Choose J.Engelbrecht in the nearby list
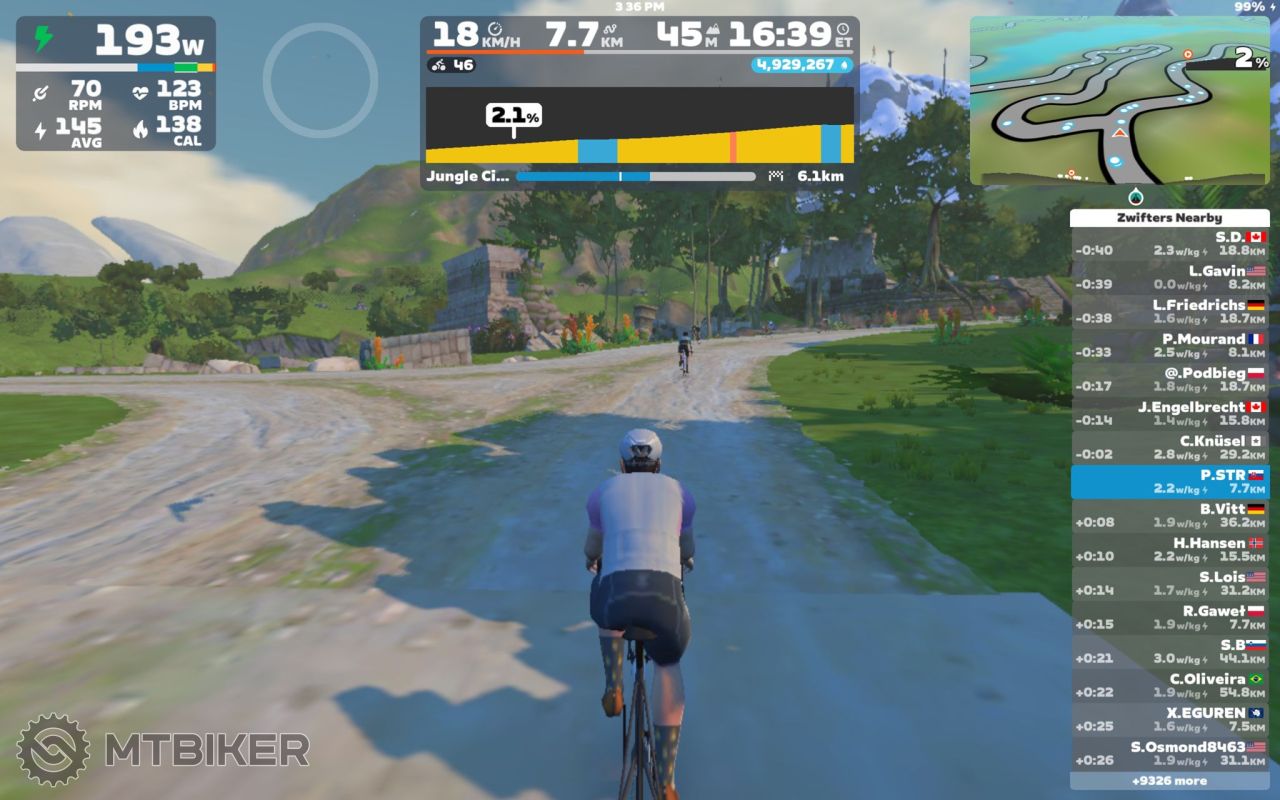 coord(1169,414)
